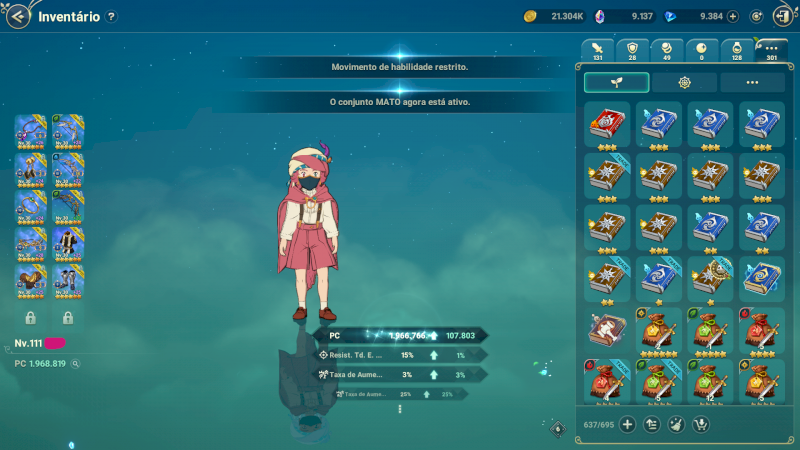Open the inventory sort options
The width and height of the screenshot is (800, 450).
click(x=652, y=424)
